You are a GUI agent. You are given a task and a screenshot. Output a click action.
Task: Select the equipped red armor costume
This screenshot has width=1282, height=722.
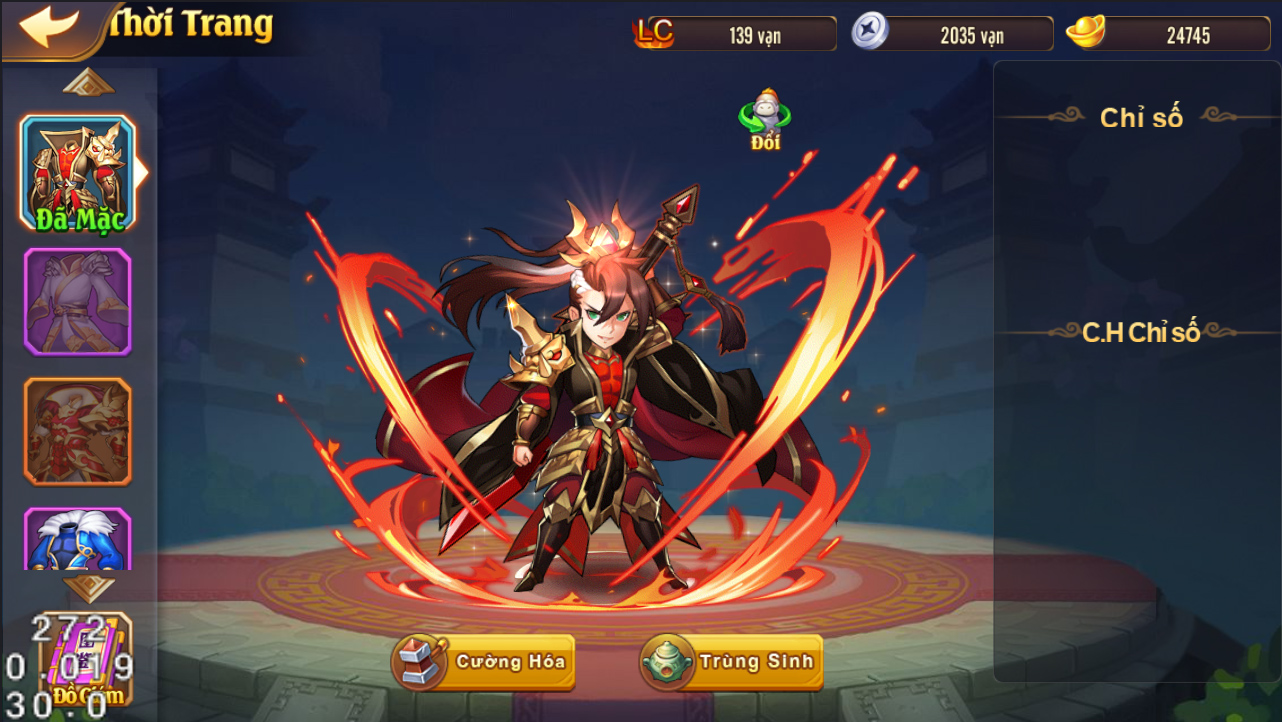[x=78, y=171]
